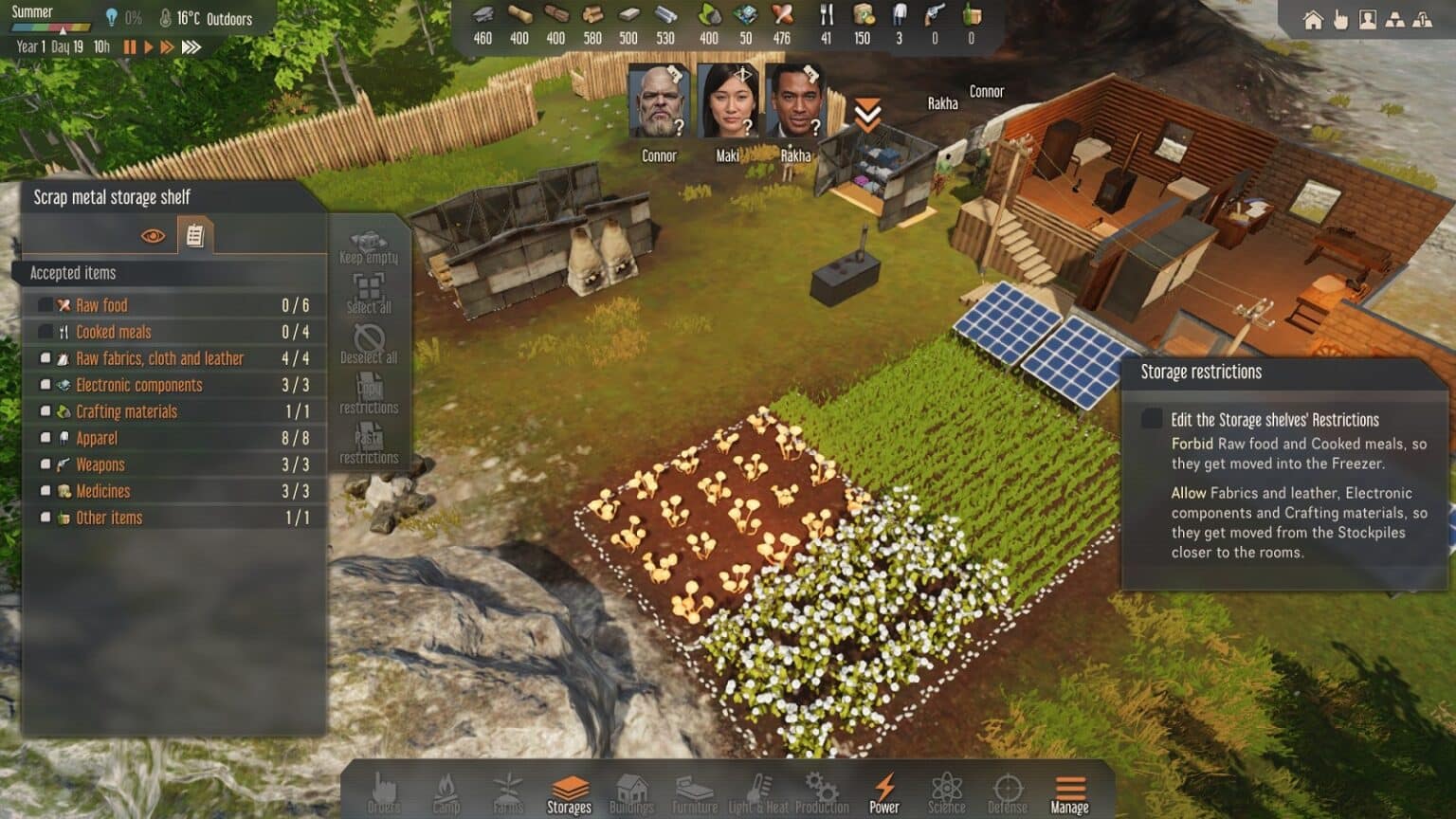Open the Power build category

[883, 793]
